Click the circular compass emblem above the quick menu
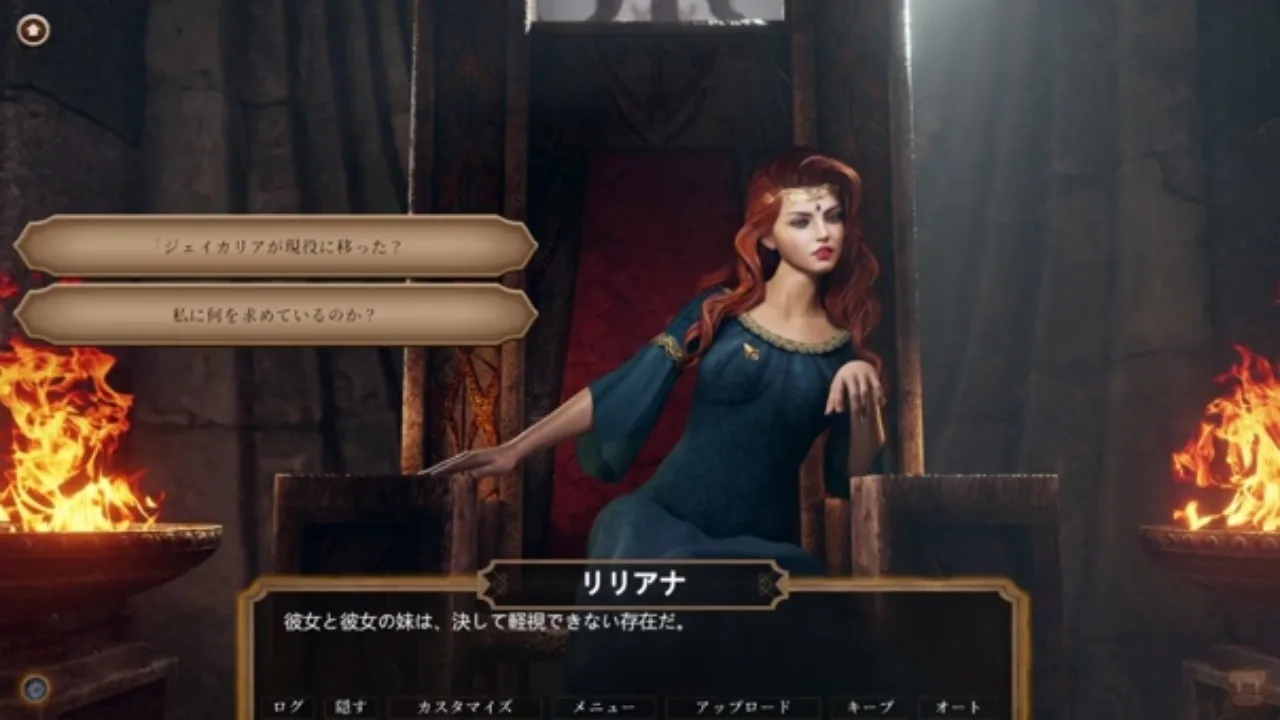Screen dimensions: 1280x720 click(x=37, y=686)
